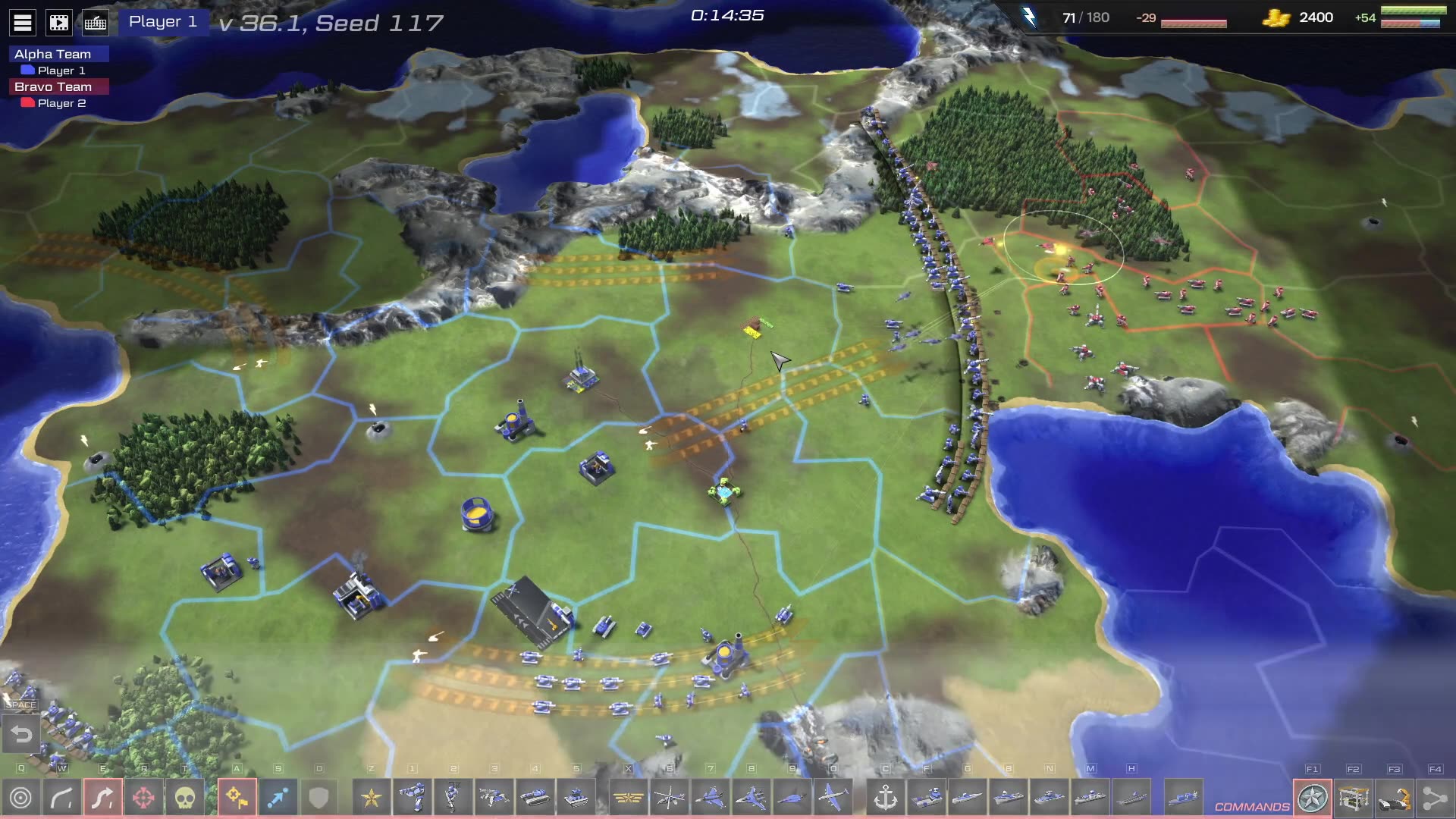Image resolution: width=1456 pixels, height=819 pixels.
Task: Choose the concentric circles command icon
Action: (x=21, y=798)
